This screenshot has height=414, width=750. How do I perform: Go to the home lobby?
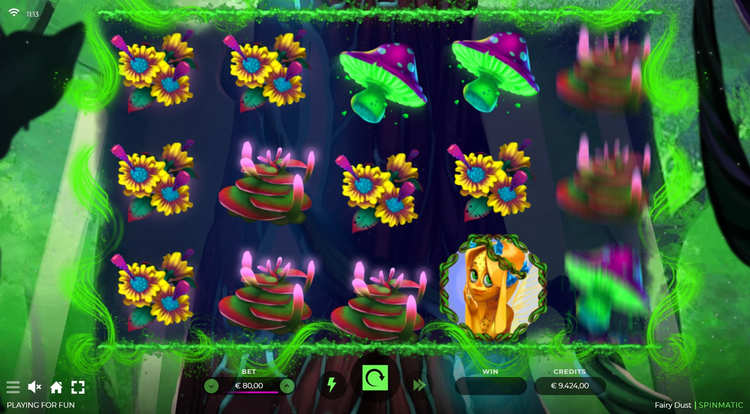[x=57, y=387]
